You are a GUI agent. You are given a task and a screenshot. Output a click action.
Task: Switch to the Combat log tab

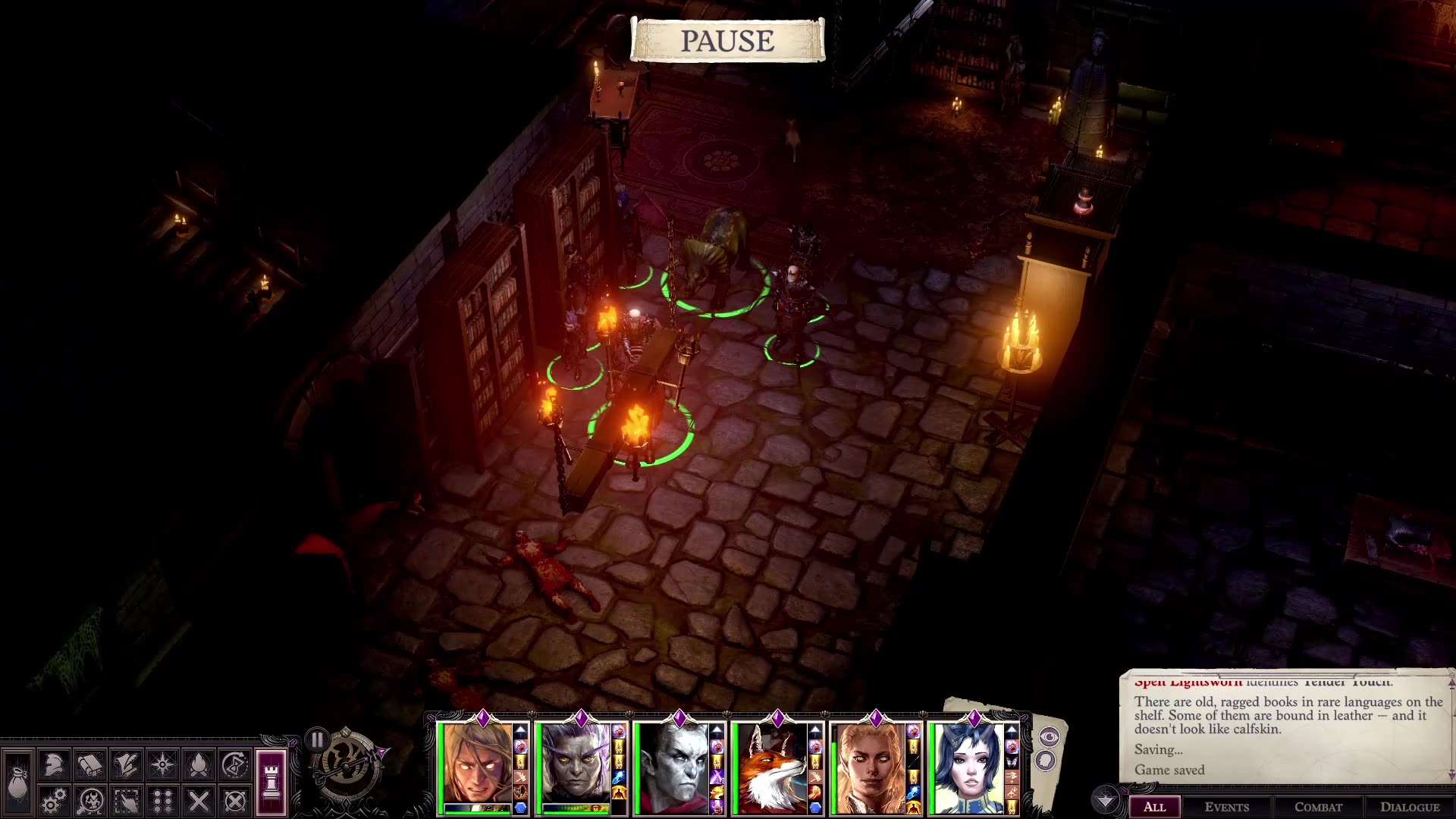click(x=1319, y=807)
